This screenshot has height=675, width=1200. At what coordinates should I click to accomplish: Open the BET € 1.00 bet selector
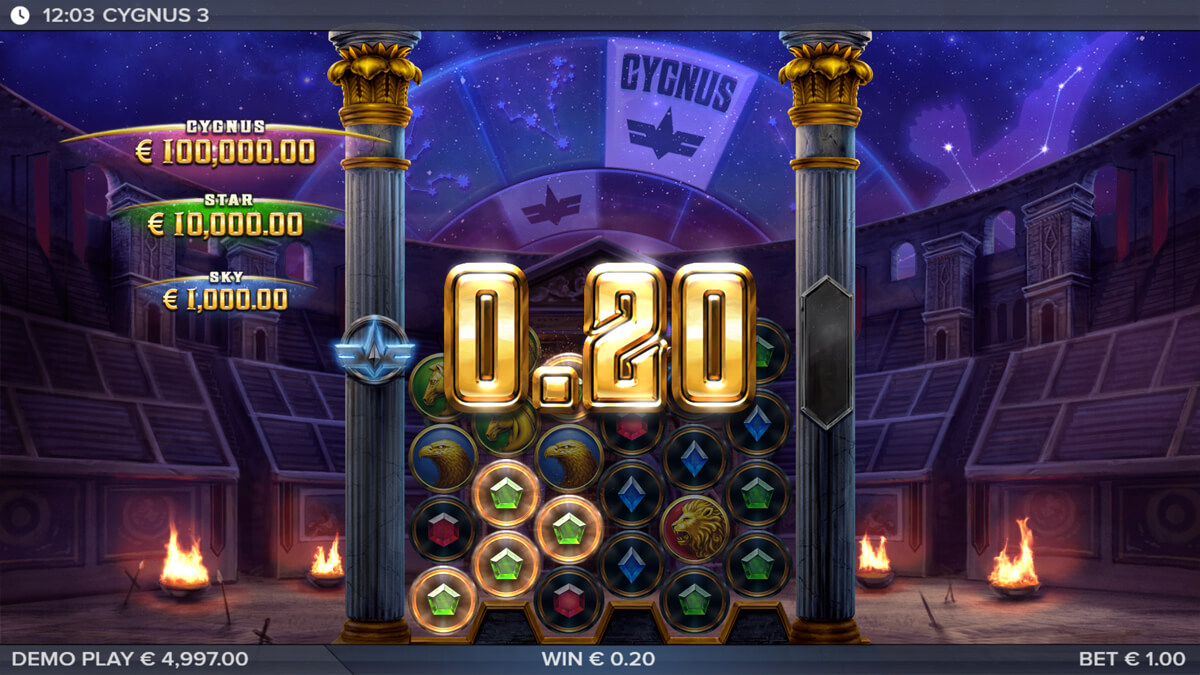(1134, 659)
